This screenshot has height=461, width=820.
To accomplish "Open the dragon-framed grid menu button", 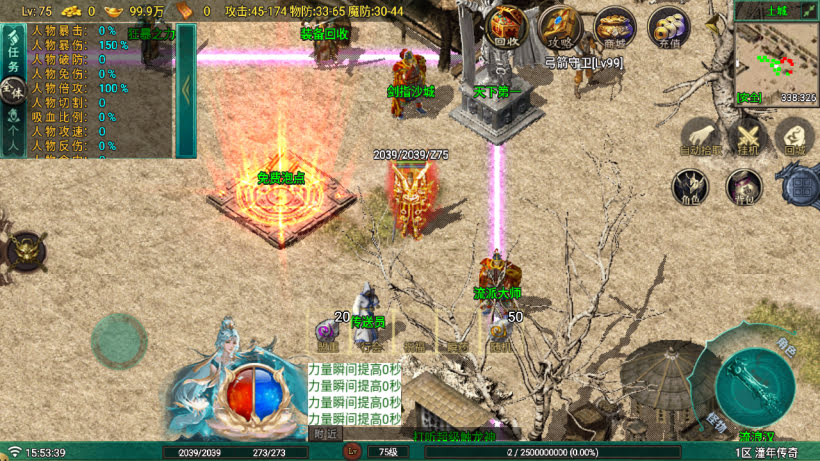I will click(x=800, y=186).
